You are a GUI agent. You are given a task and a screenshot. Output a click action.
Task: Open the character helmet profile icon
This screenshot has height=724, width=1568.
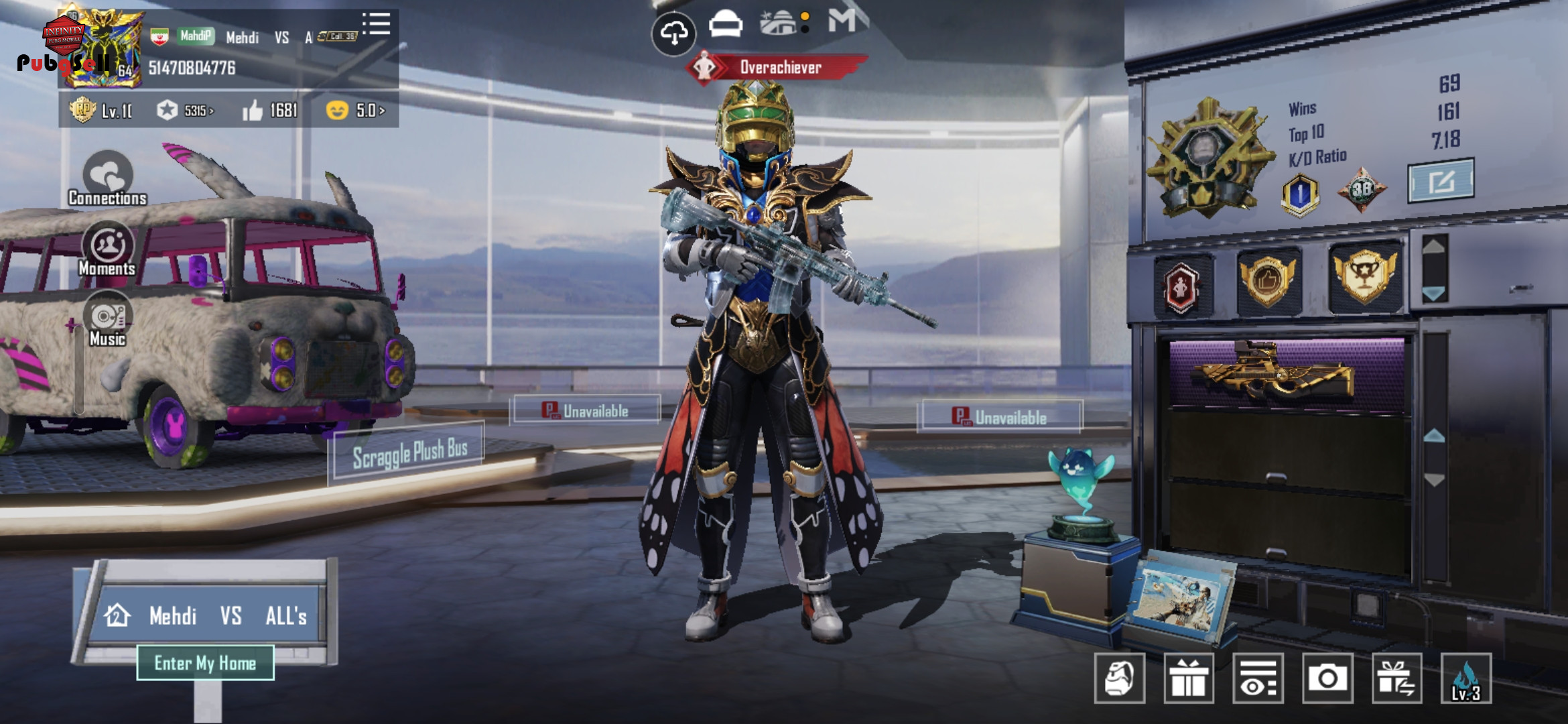(x=1119, y=678)
